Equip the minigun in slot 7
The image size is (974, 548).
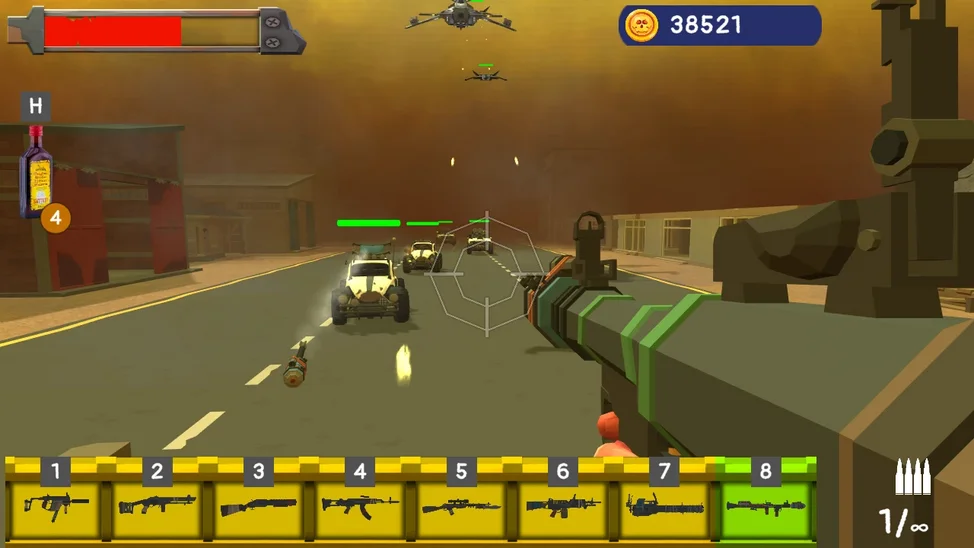click(x=664, y=502)
